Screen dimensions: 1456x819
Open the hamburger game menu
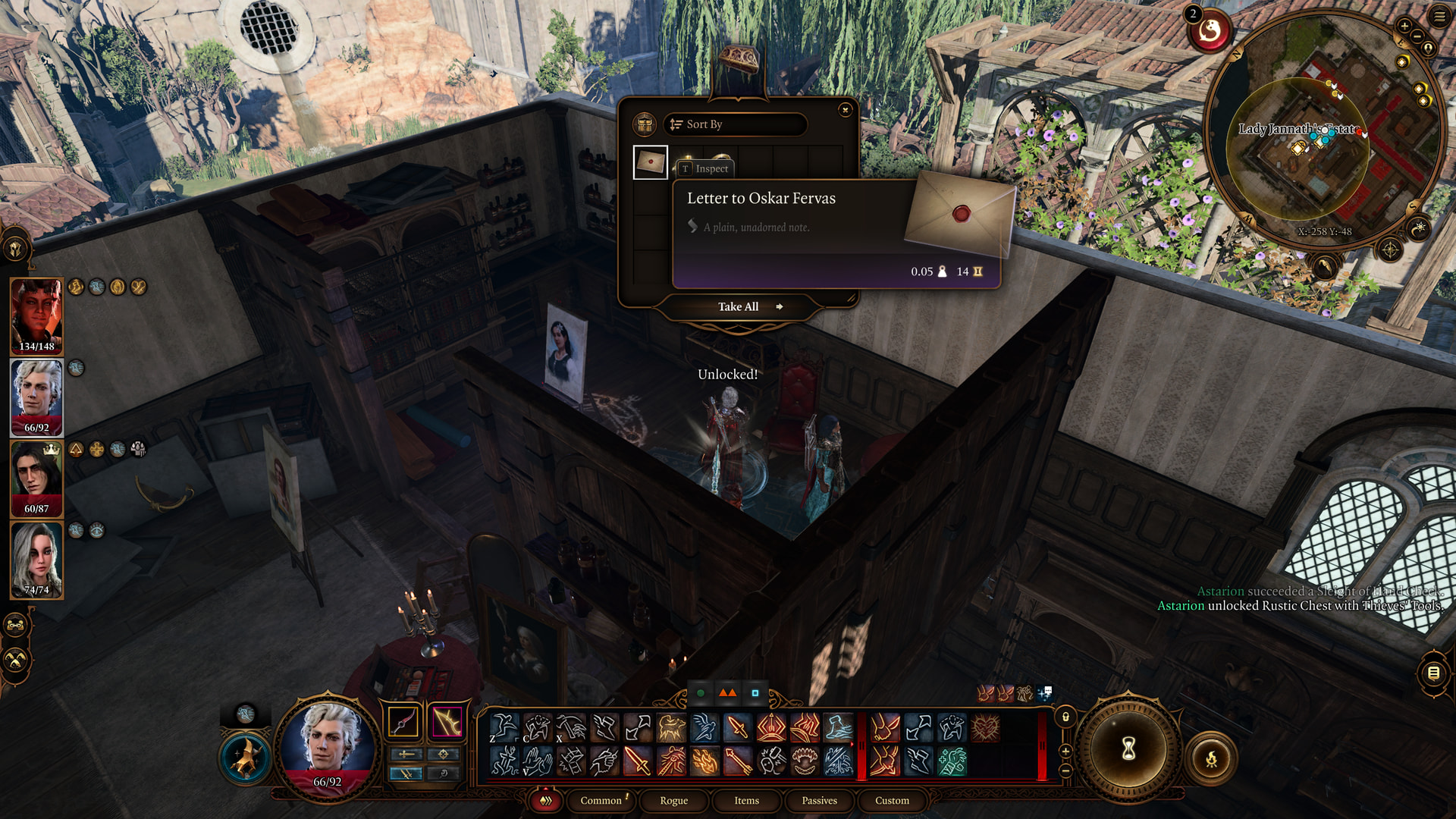(x=1439, y=17)
